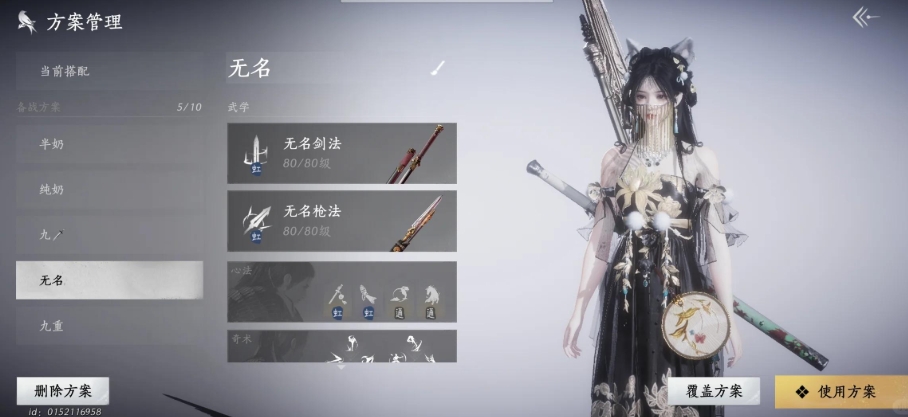The image size is (908, 417).
Task: Select the 当前搭配 entry
Action: click(109, 71)
